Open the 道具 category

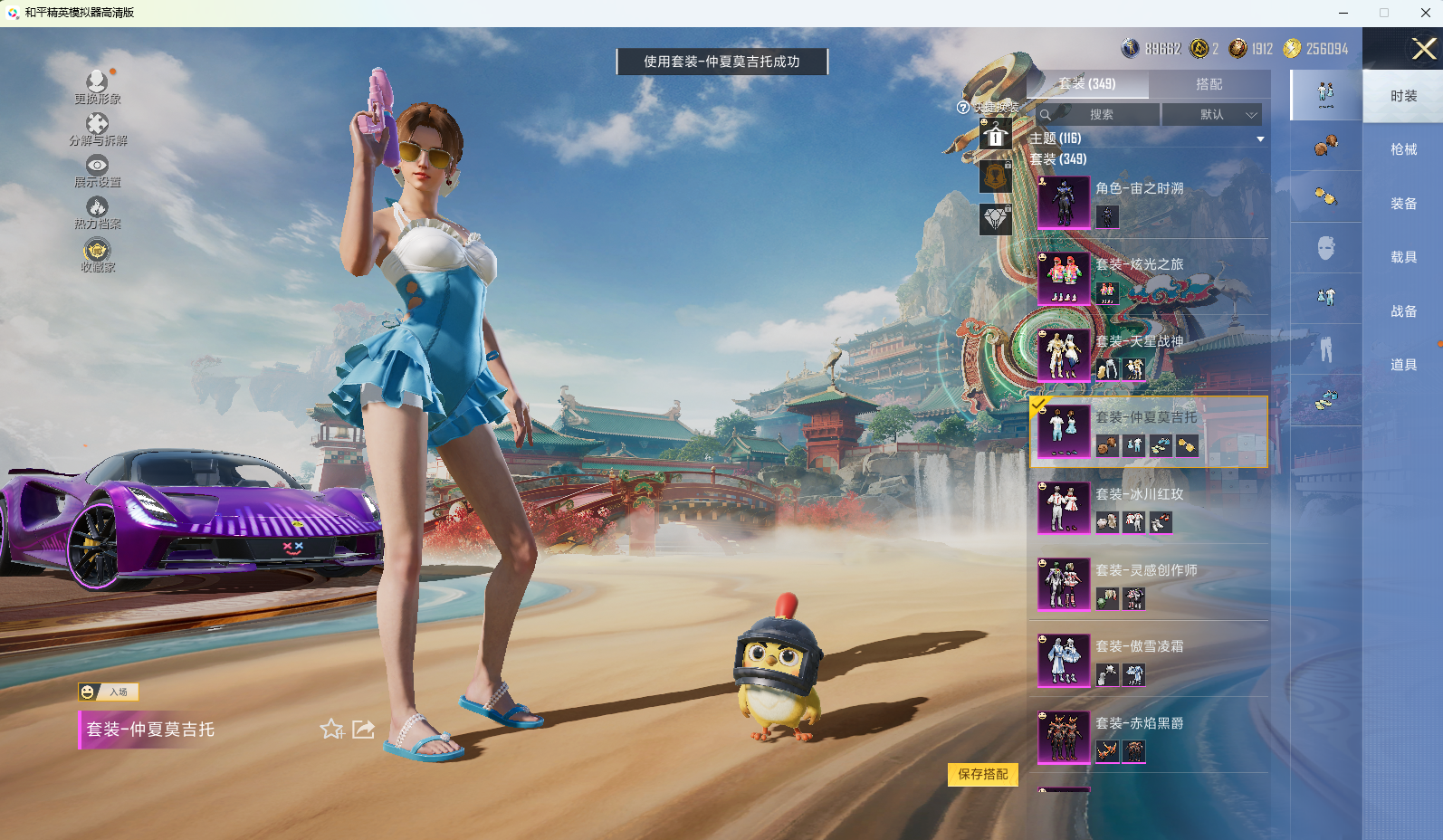pos(1403,365)
